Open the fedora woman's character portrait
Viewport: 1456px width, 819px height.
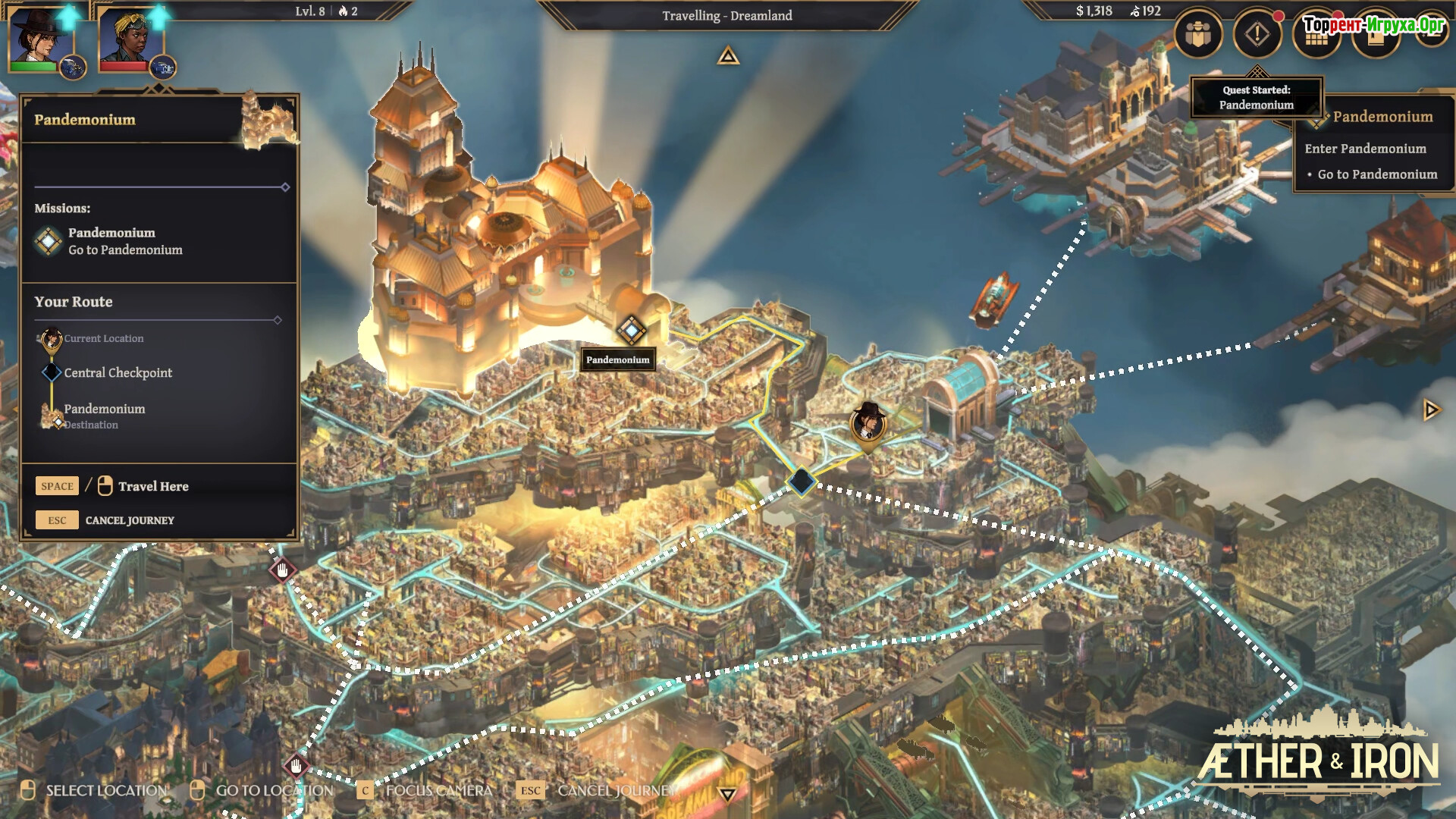click(39, 36)
